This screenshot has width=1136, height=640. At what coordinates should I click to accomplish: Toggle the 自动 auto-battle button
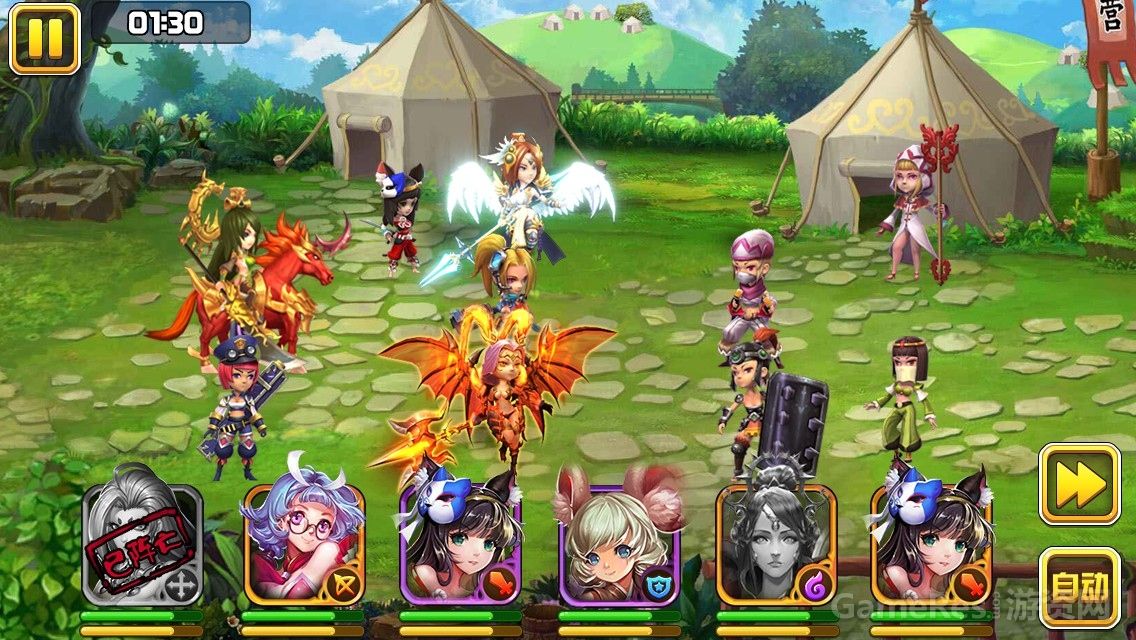click(1079, 587)
